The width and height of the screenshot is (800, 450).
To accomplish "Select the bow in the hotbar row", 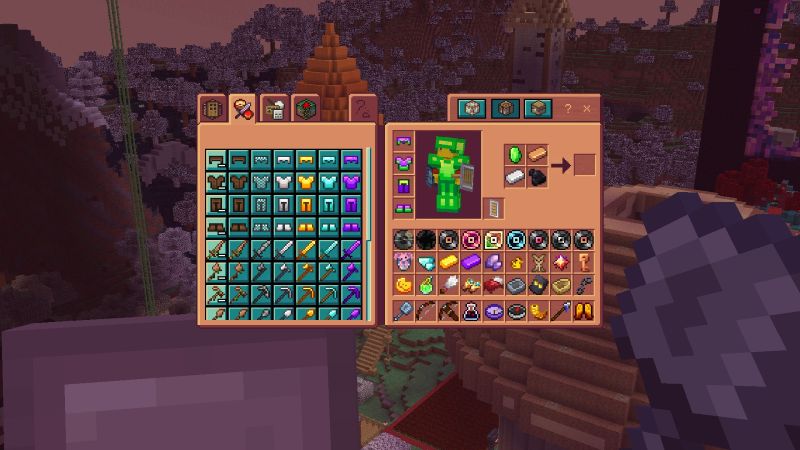I will click(x=426, y=311).
